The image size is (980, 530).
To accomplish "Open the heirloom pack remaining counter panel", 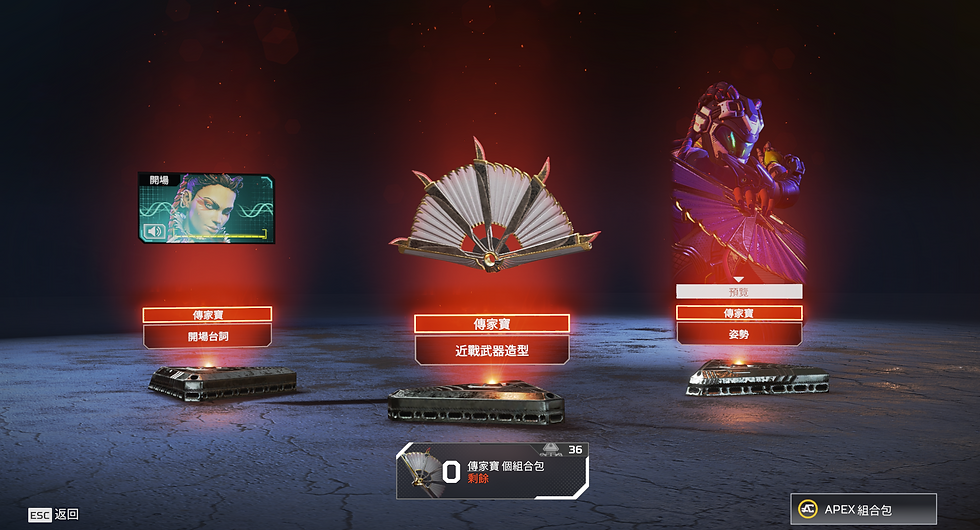I will [x=492, y=471].
